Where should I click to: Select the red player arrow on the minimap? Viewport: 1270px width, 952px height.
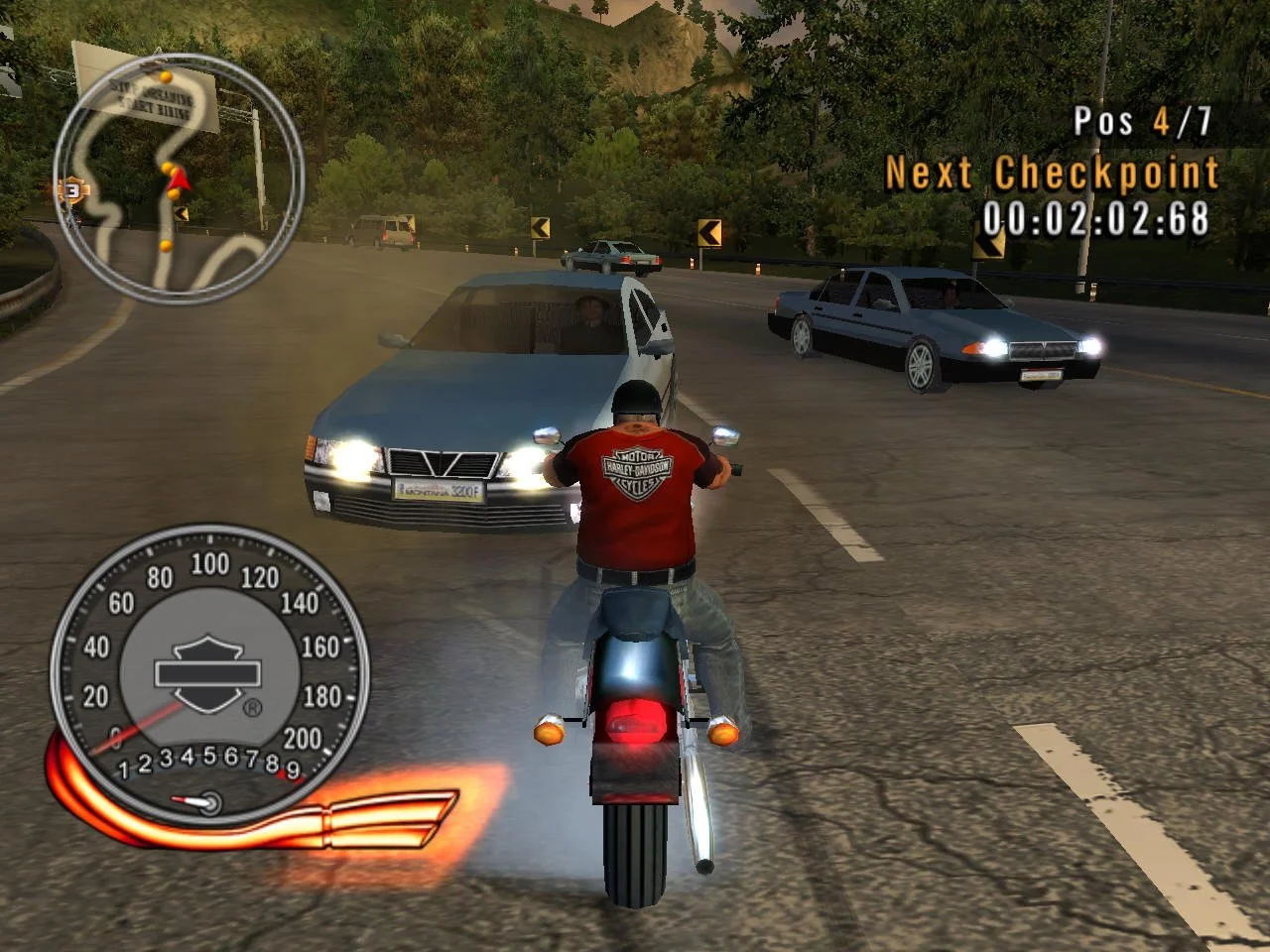(x=179, y=178)
